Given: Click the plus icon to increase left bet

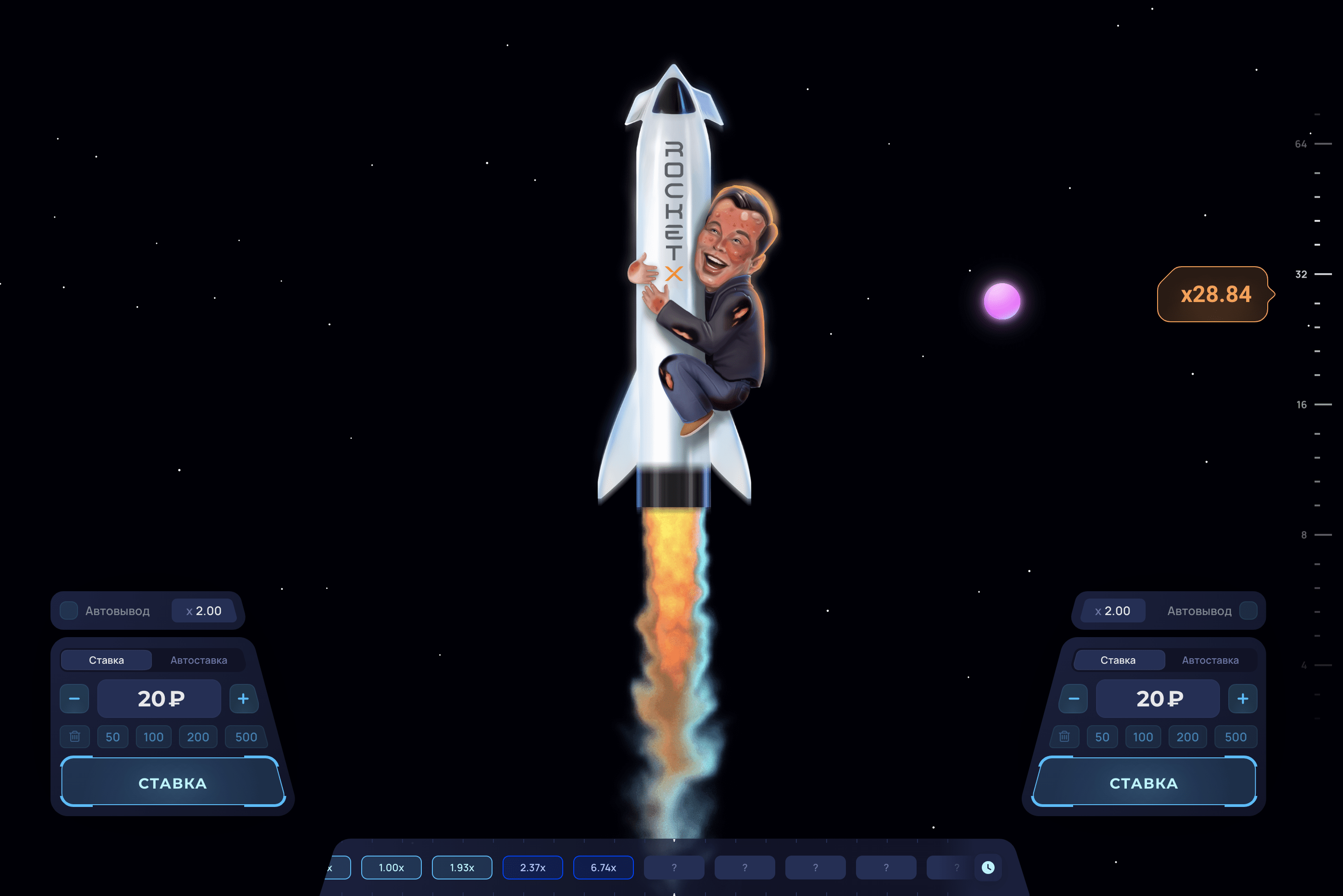Looking at the screenshot, I should click(244, 698).
